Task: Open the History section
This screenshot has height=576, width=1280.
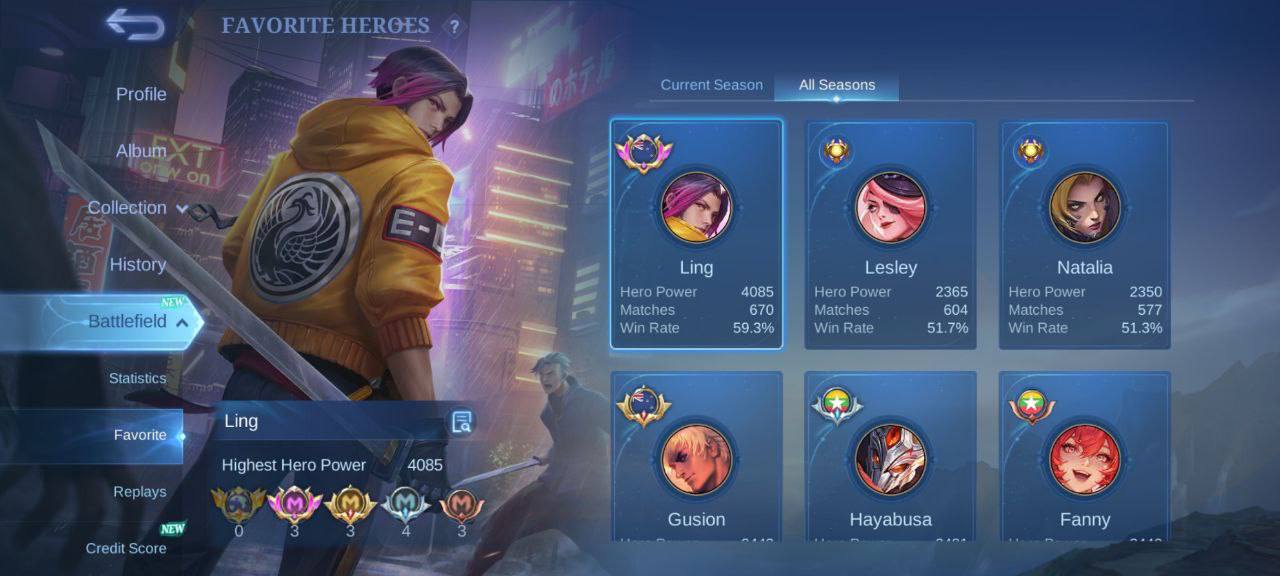Action: click(138, 265)
